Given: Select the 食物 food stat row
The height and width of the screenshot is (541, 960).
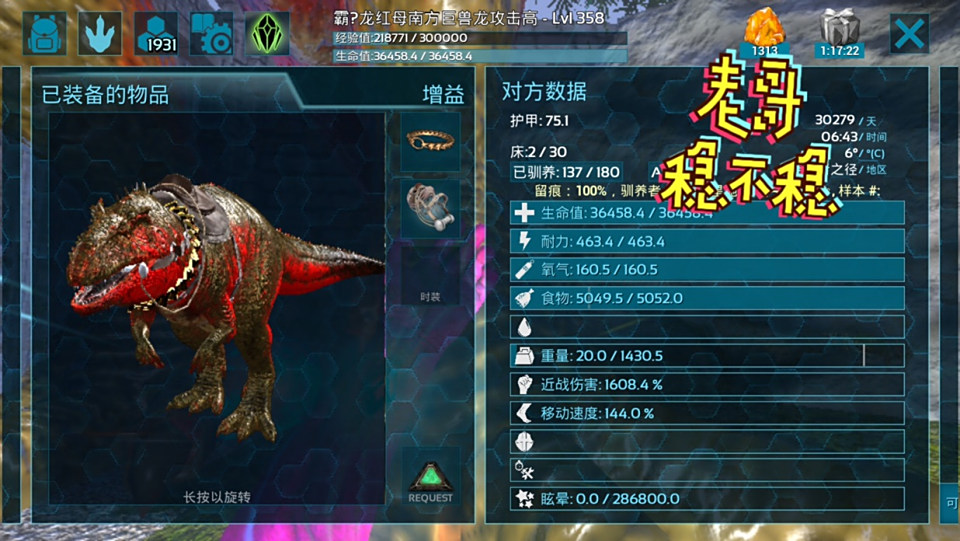Looking at the screenshot, I should pyautogui.click(x=707, y=298).
